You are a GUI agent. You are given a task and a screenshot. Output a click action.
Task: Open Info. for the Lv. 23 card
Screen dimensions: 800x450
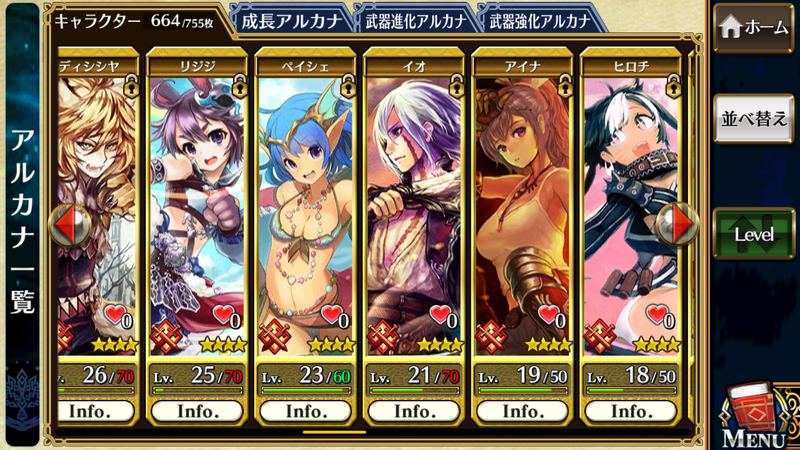[x=306, y=411]
